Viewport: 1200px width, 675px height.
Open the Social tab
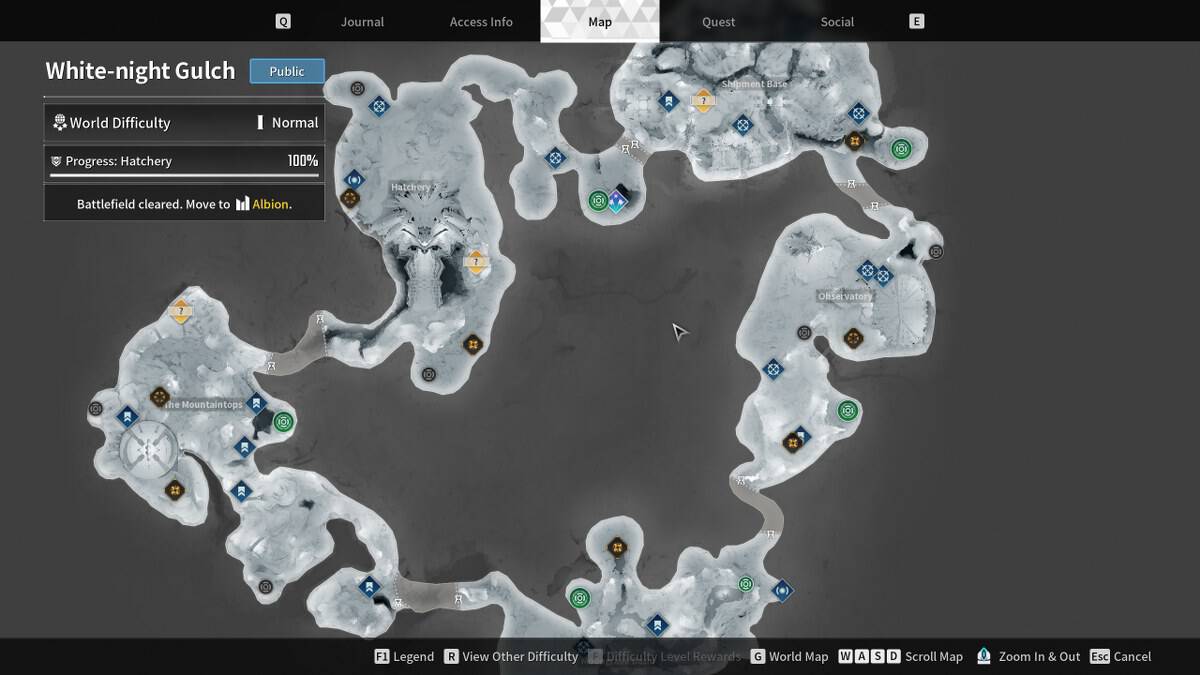pos(837,22)
